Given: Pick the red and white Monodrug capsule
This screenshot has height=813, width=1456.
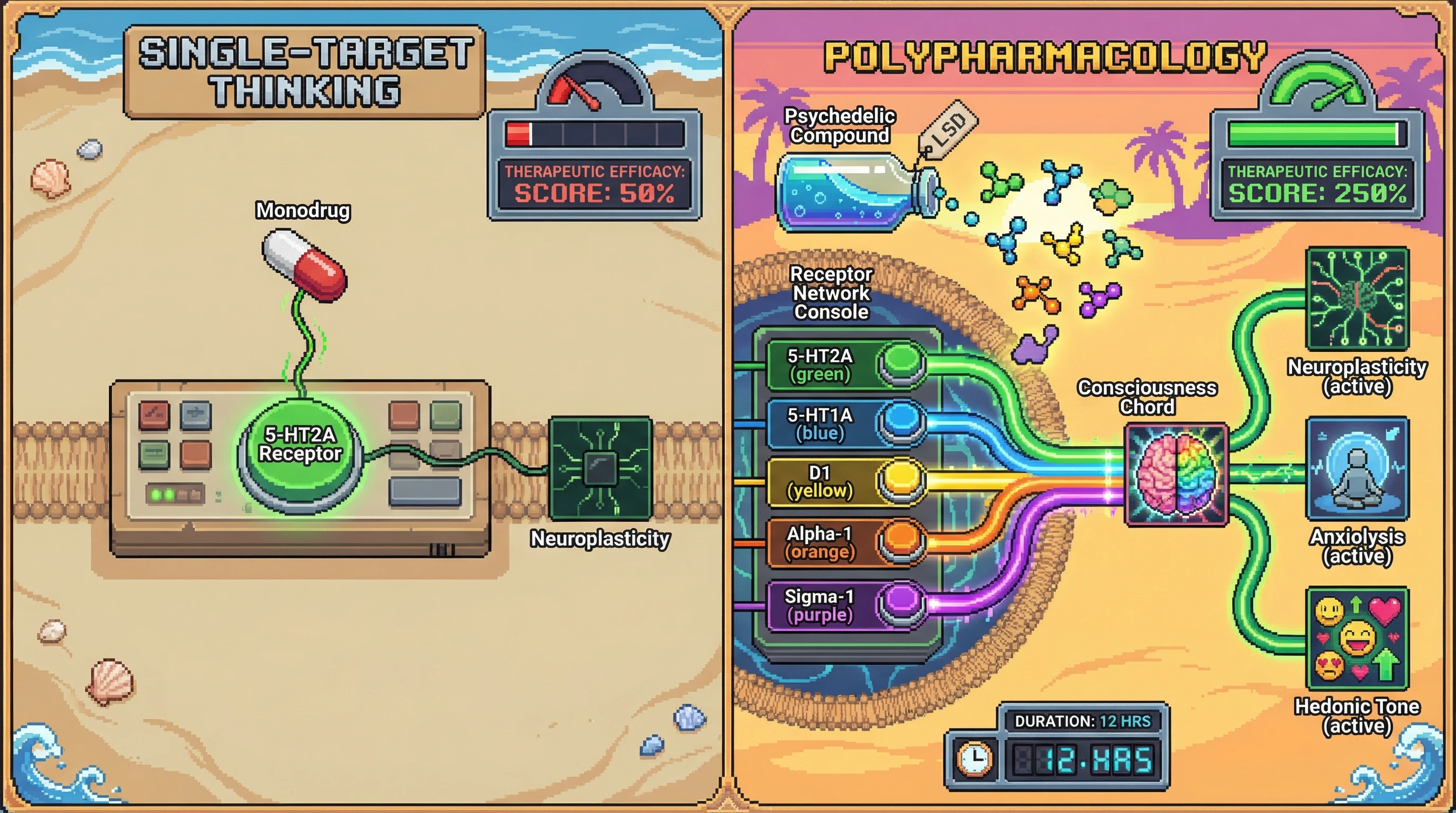Looking at the screenshot, I should 305,265.
